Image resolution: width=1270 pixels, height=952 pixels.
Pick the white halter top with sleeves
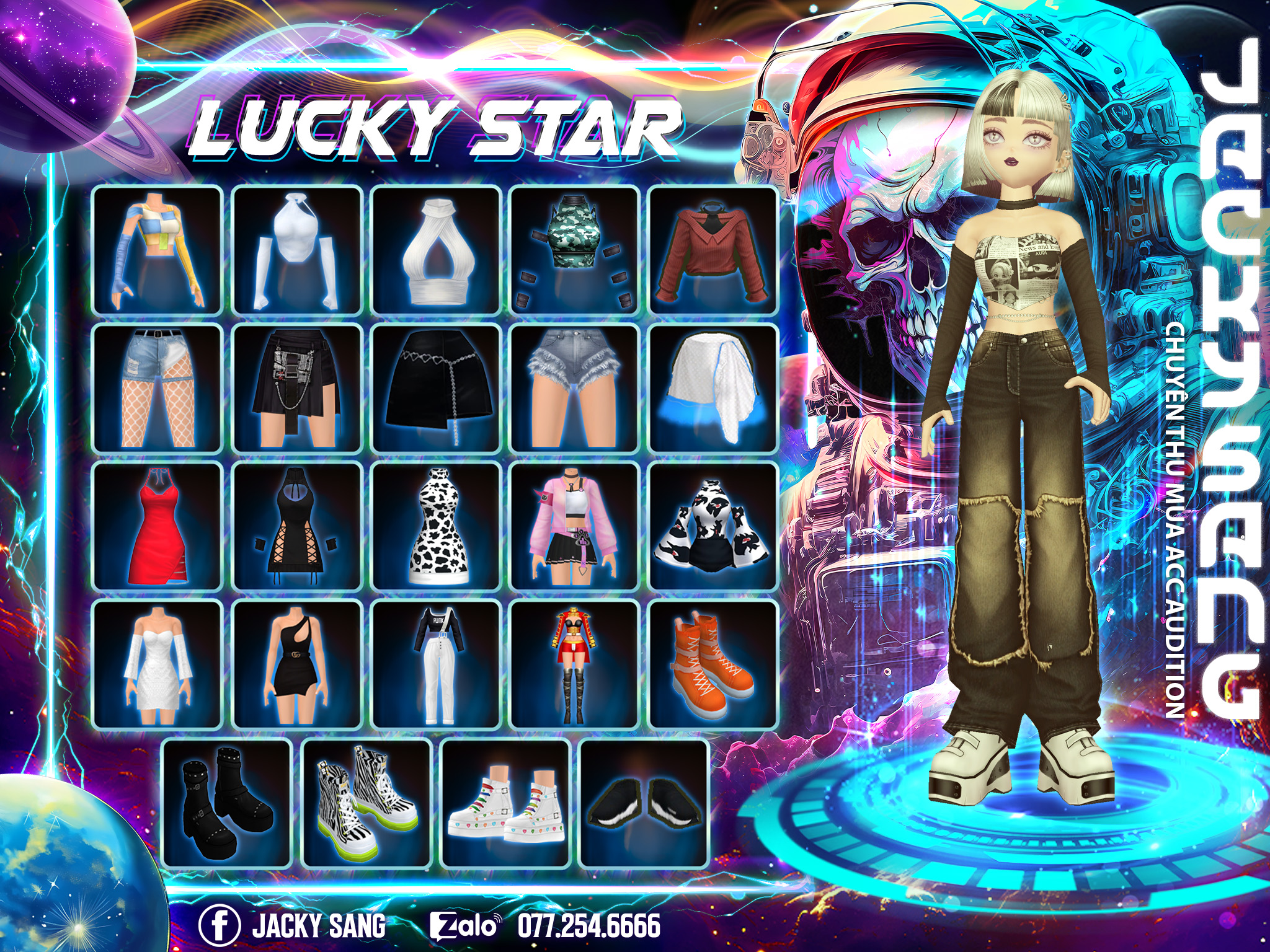click(x=297, y=250)
